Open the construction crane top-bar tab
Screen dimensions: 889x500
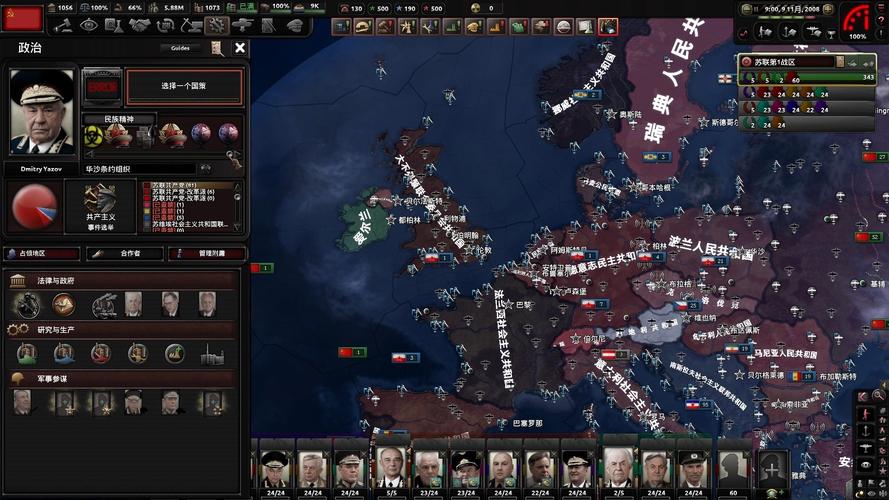[191, 25]
